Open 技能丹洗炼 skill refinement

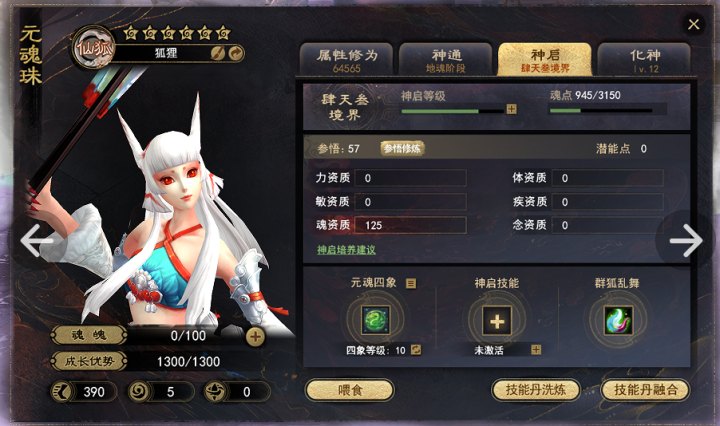536,390
